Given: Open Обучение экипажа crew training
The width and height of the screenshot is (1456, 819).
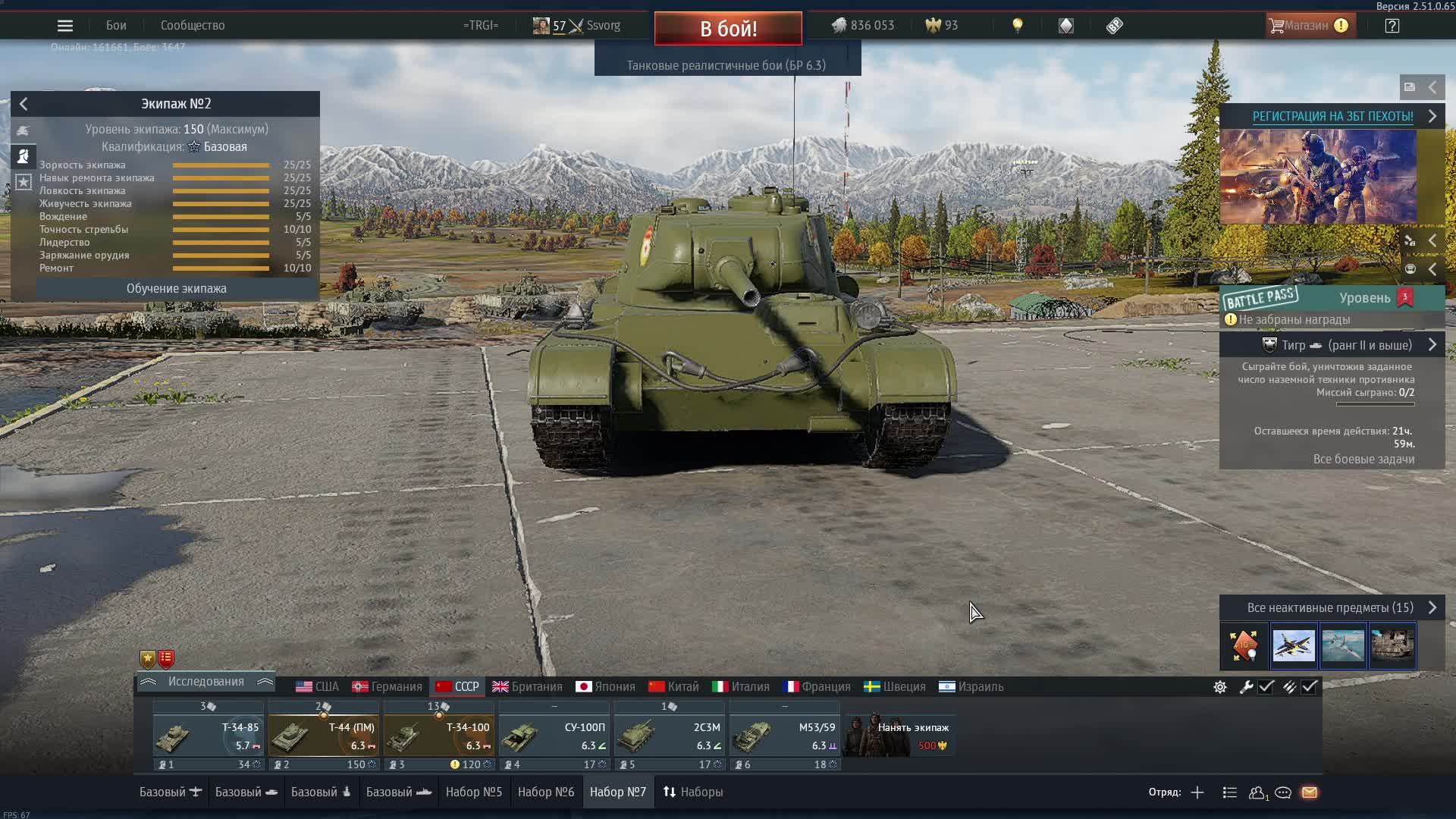Looking at the screenshot, I should pyautogui.click(x=176, y=289).
